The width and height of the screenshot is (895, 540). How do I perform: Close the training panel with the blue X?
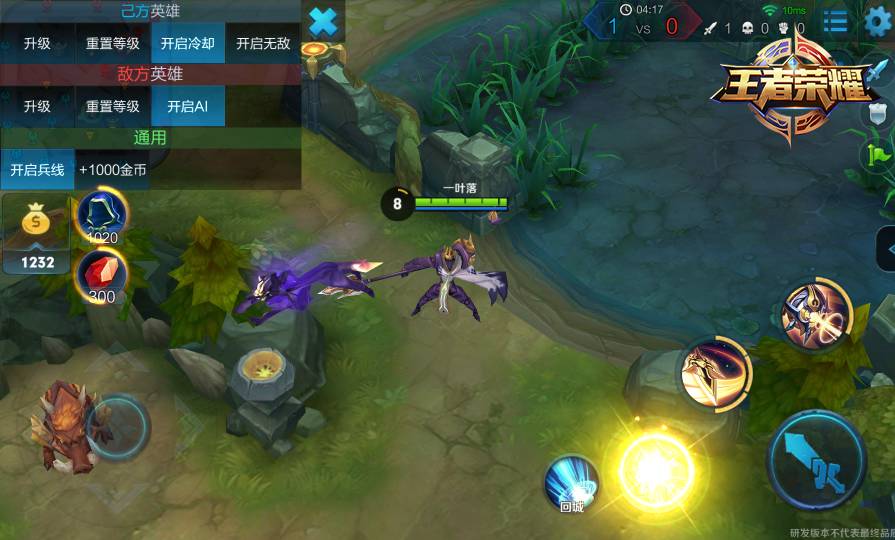323,21
